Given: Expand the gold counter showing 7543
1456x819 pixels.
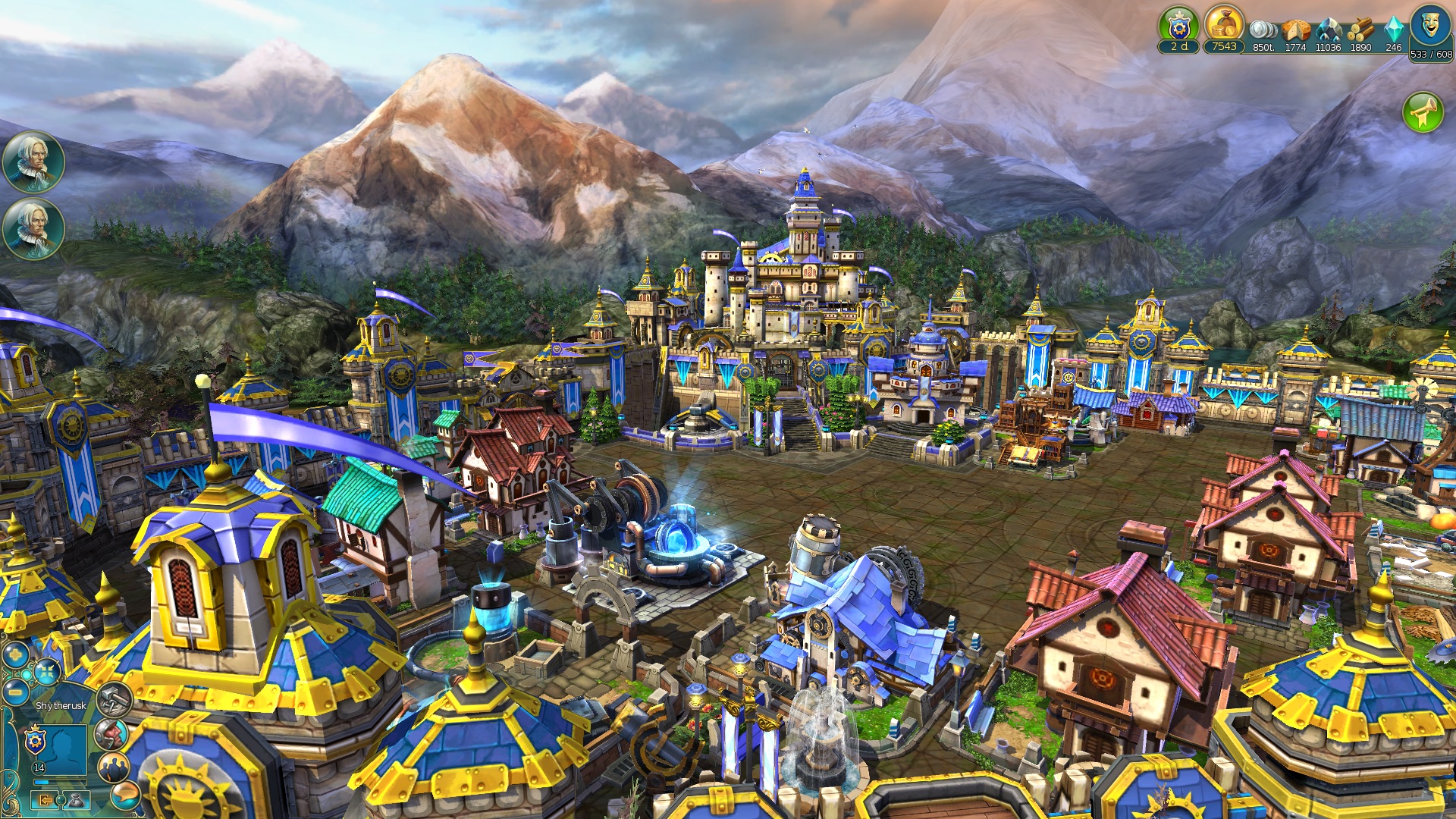Looking at the screenshot, I should [x=1222, y=47].
